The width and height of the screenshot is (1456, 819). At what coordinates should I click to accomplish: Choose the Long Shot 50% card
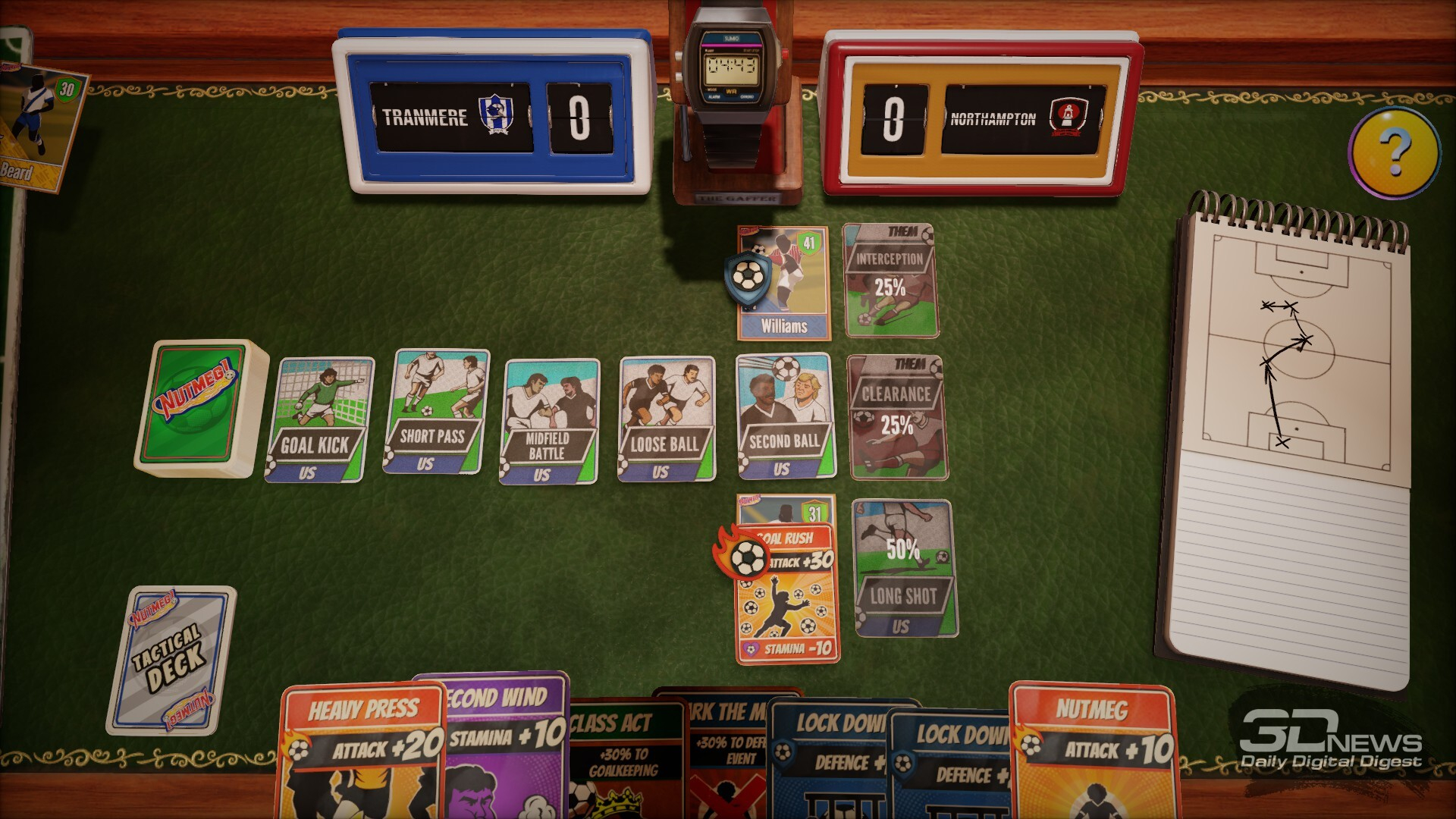[904, 568]
